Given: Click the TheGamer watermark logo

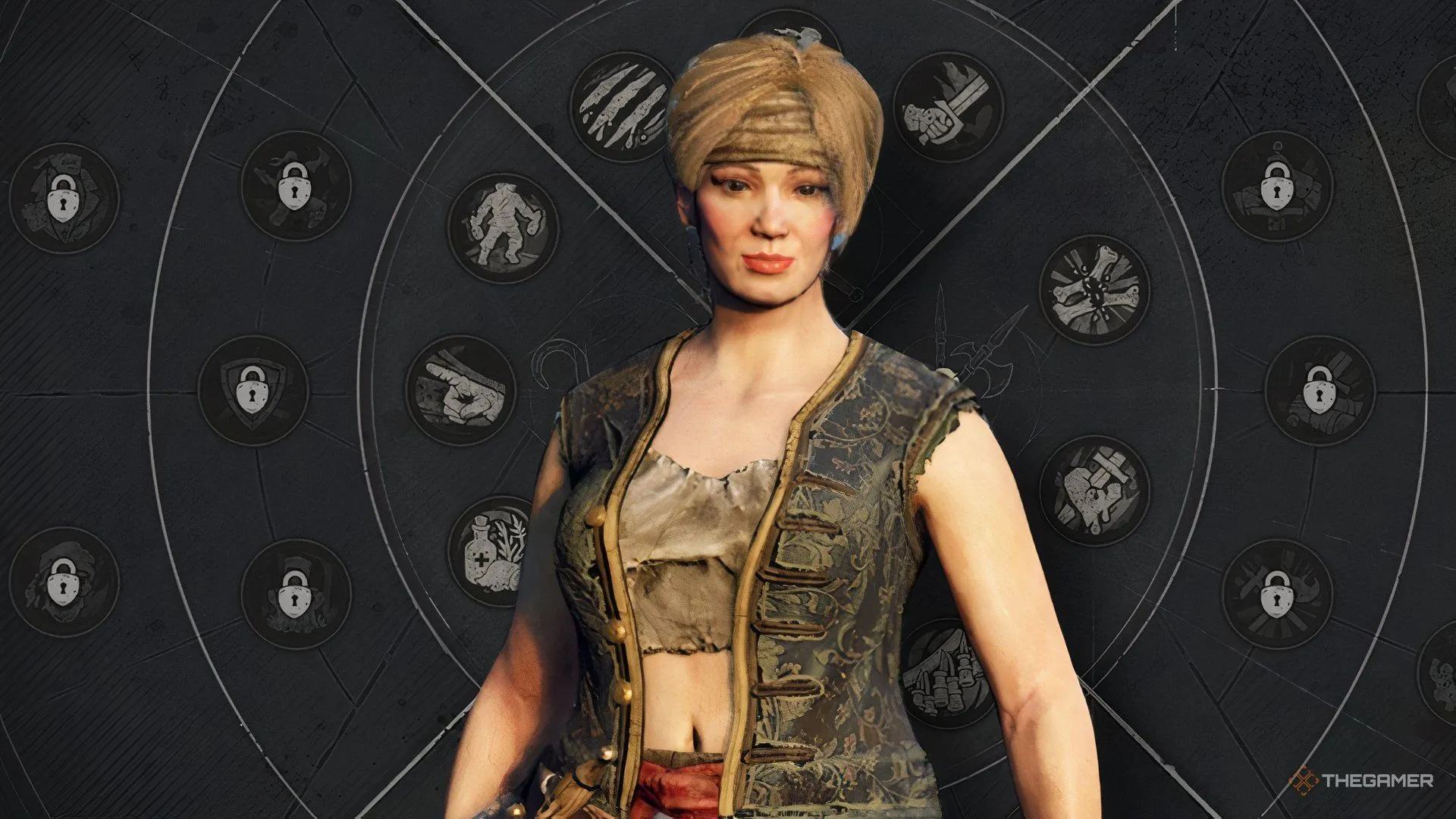Looking at the screenshot, I should [x=1361, y=780].
